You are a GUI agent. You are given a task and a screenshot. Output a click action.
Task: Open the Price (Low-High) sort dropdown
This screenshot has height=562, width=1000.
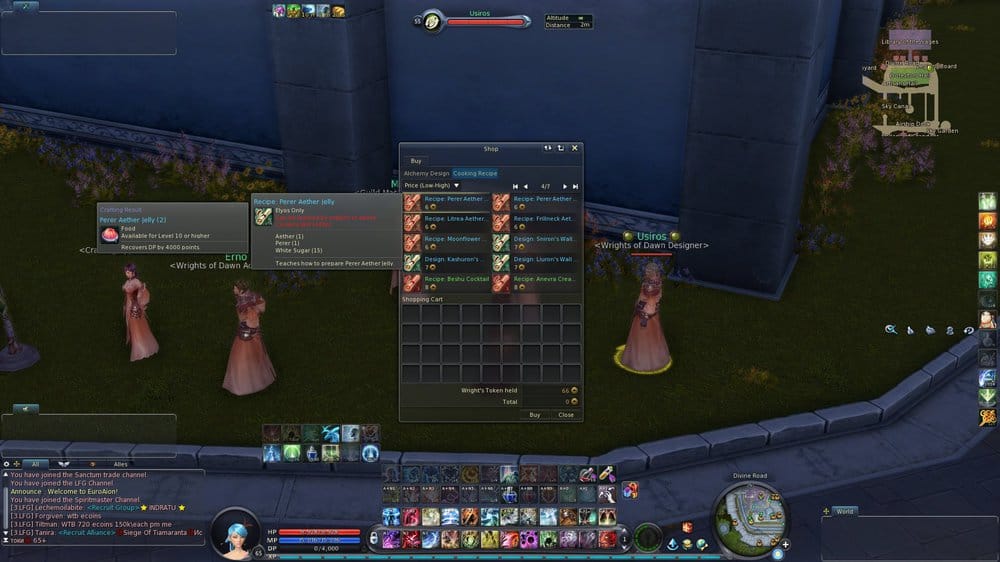(432, 185)
